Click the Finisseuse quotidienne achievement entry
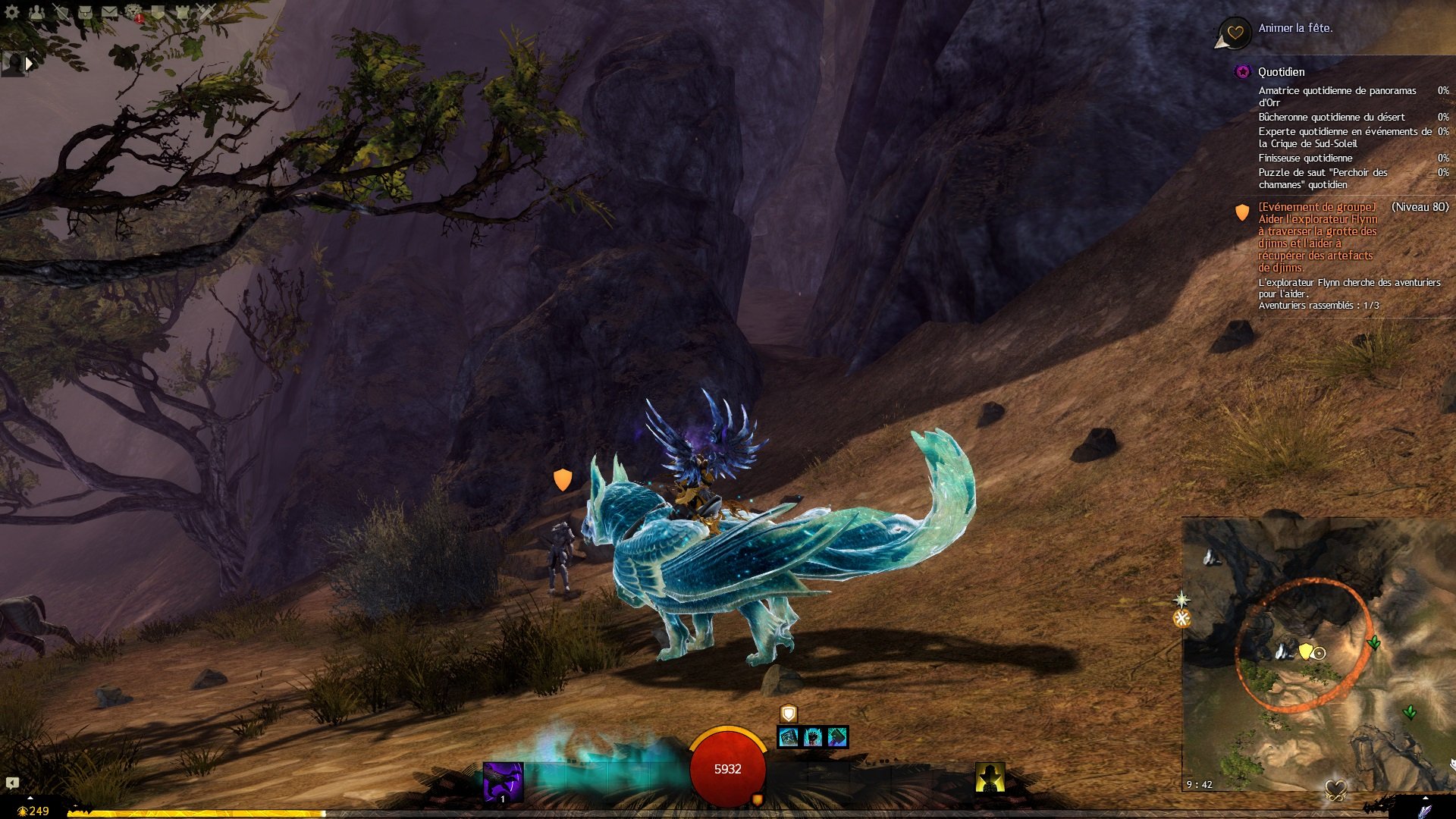 [1304, 158]
